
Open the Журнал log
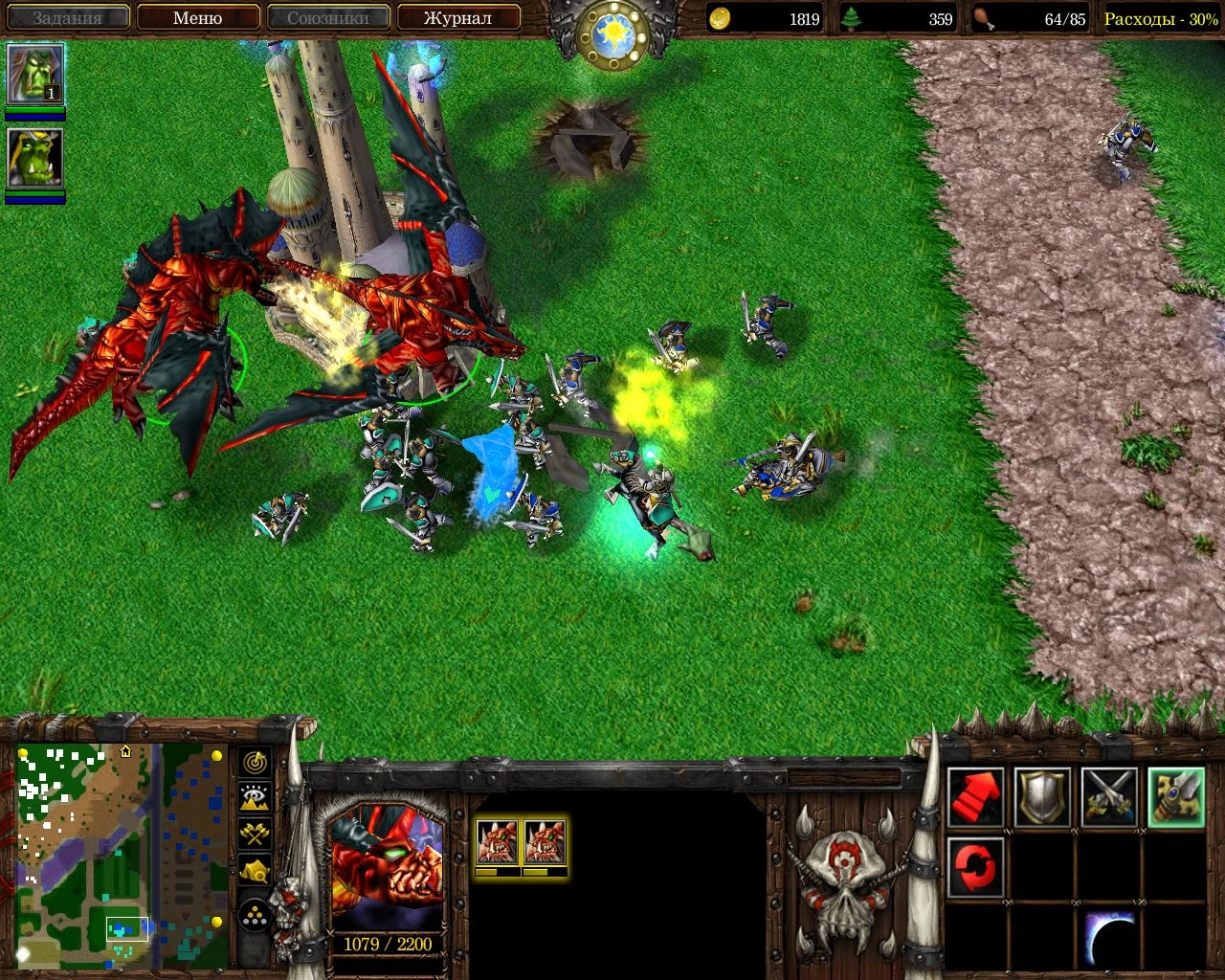pos(457,17)
